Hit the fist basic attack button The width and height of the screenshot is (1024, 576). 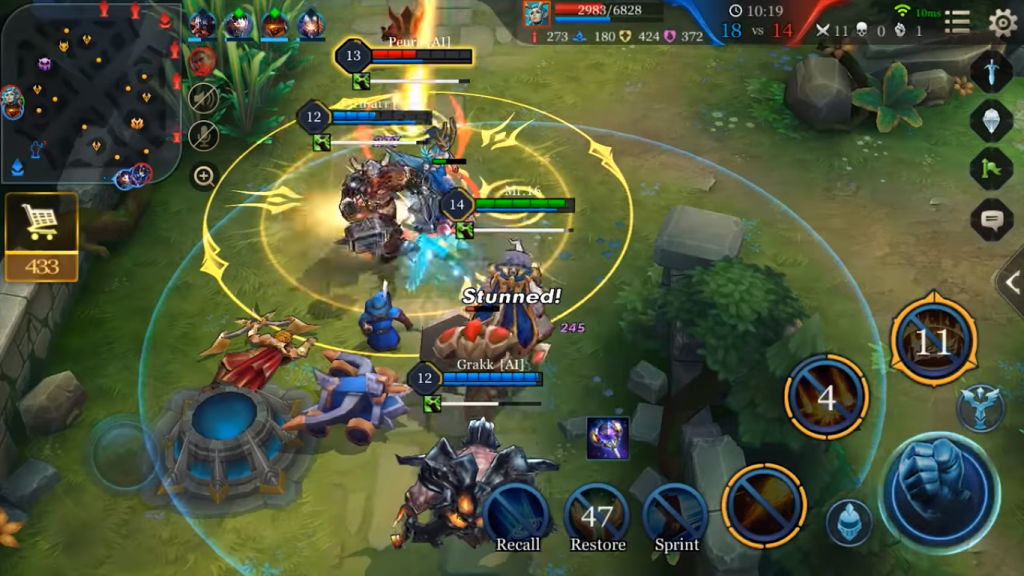(939, 491)
